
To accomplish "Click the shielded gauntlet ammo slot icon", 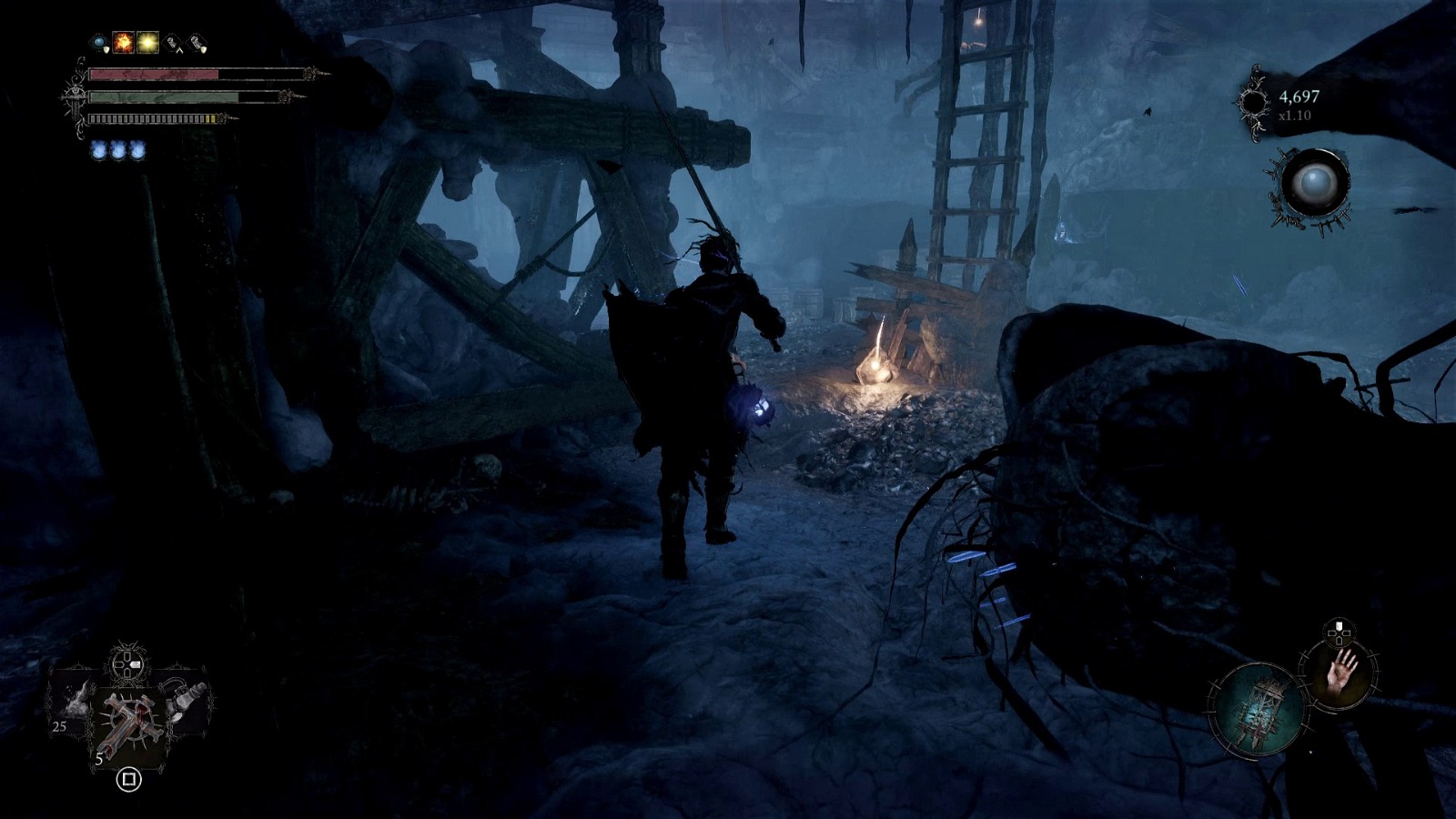I will [197, 43].
